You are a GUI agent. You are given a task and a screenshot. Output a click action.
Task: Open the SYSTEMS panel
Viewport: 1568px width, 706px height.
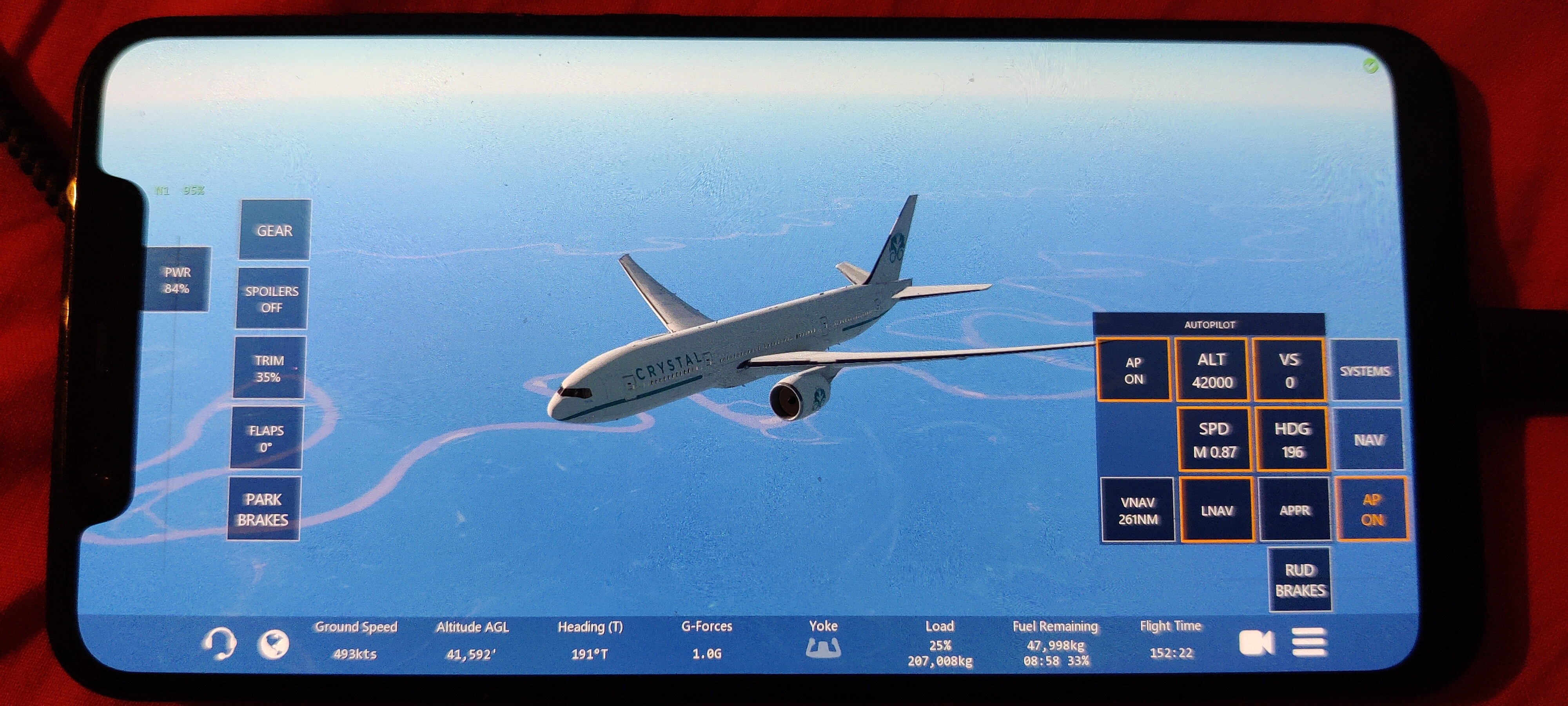coord(1365,370)
